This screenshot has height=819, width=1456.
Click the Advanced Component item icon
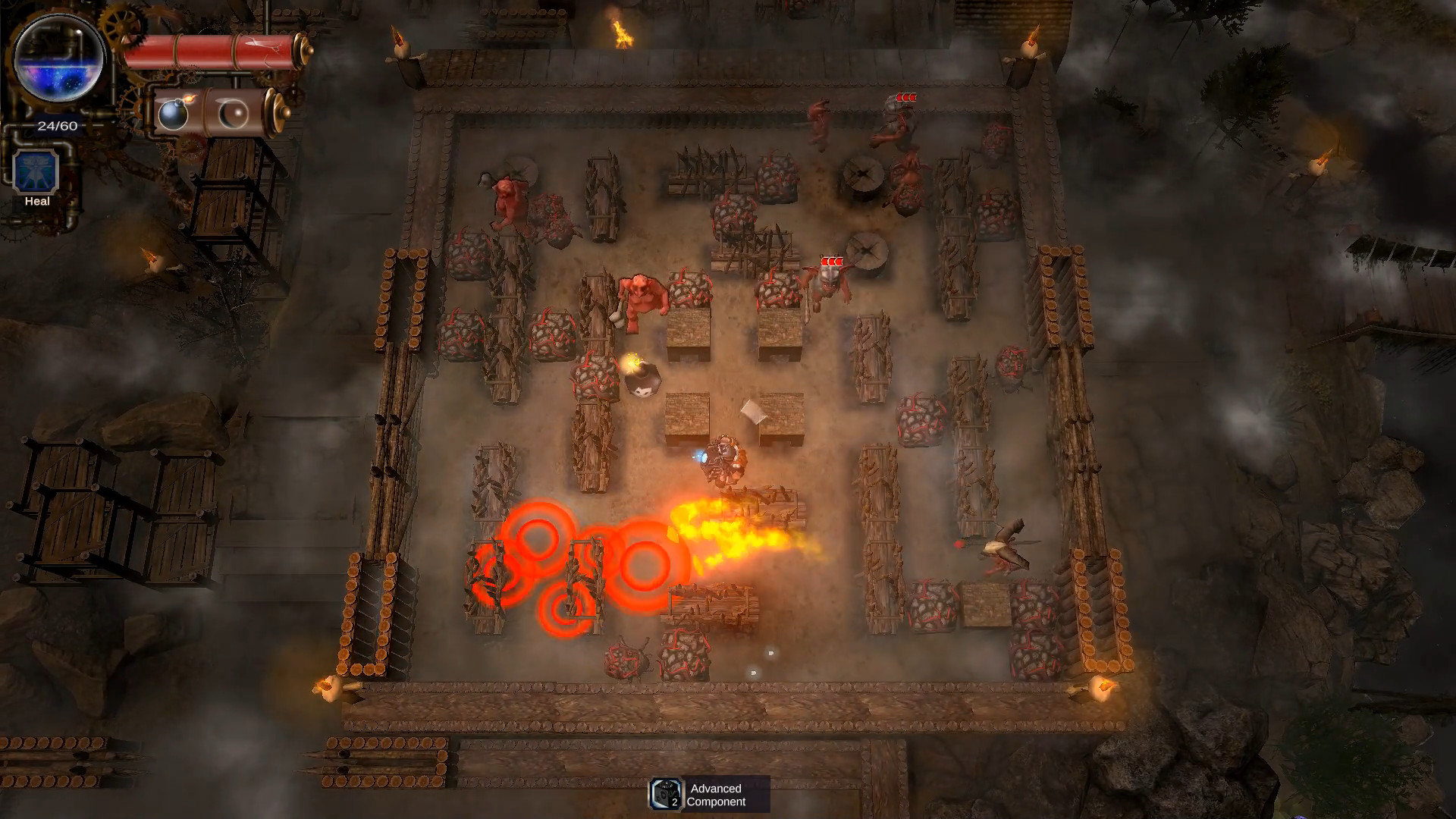666,794
